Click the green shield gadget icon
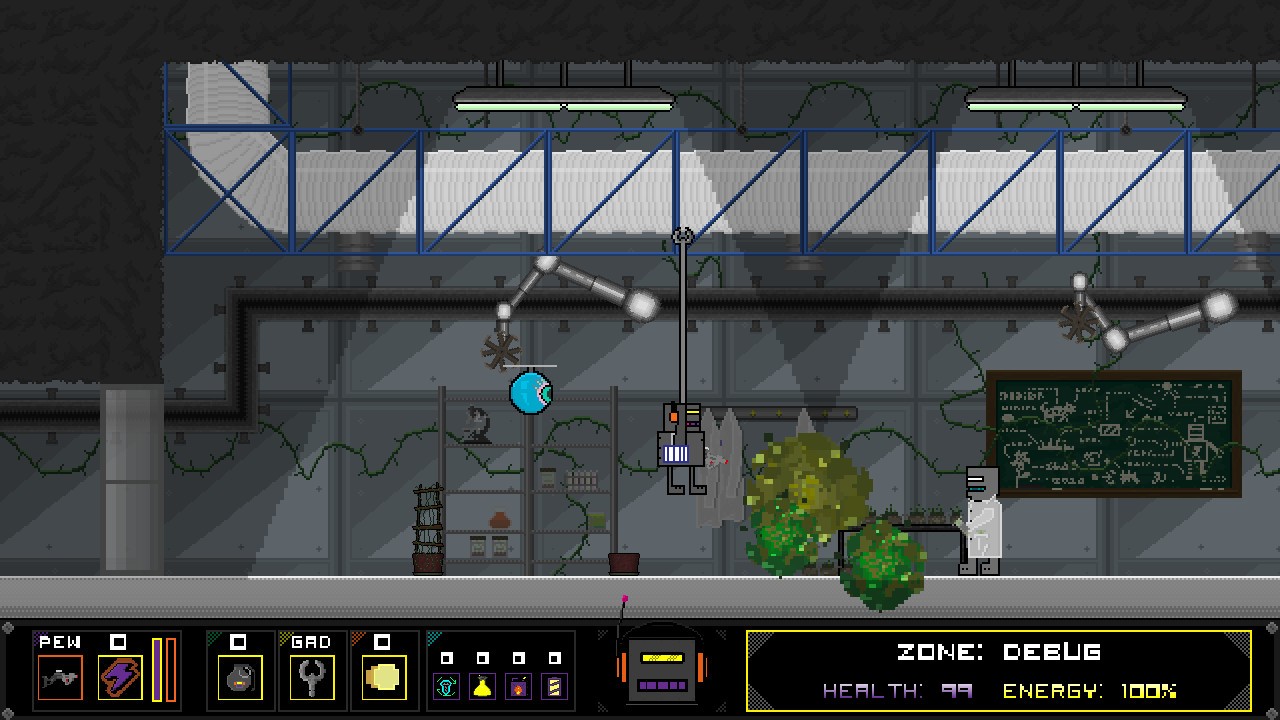The width and height of the screenshot is (1280, 720). click(445, 684)
